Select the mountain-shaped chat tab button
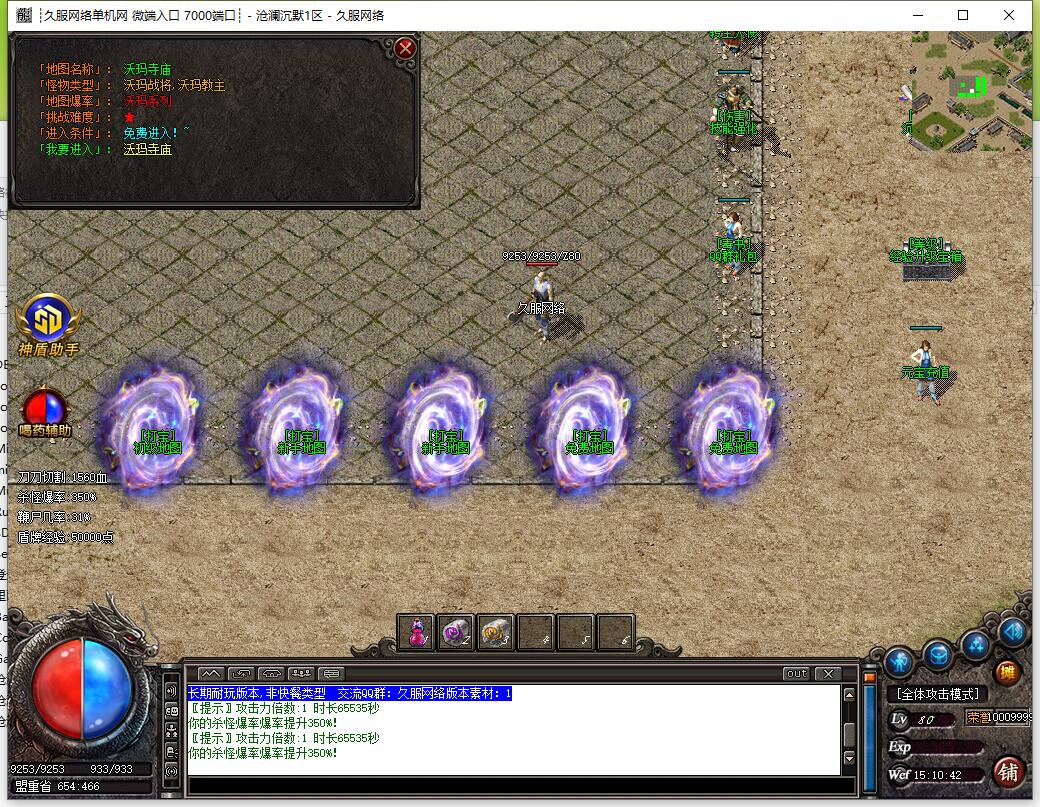Image resolution: width=1040 pixels, height=807 pixels. [x=210, y=674]
